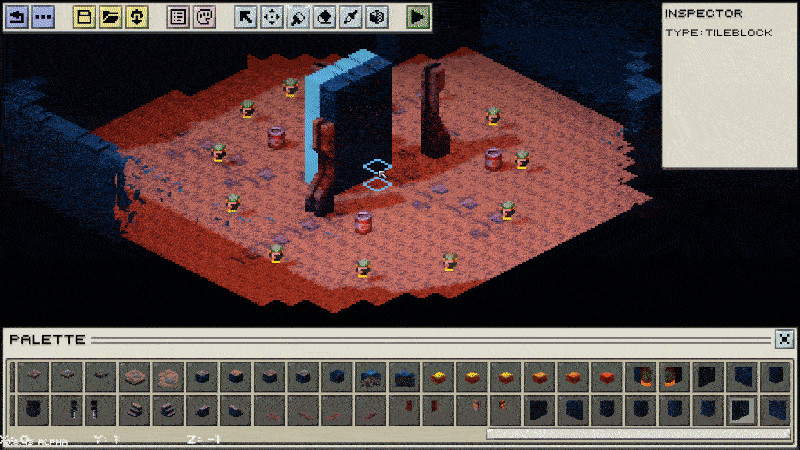Activate the paint brush tool
This screenshot has width=800, height=450.
[x=298, y=17]
